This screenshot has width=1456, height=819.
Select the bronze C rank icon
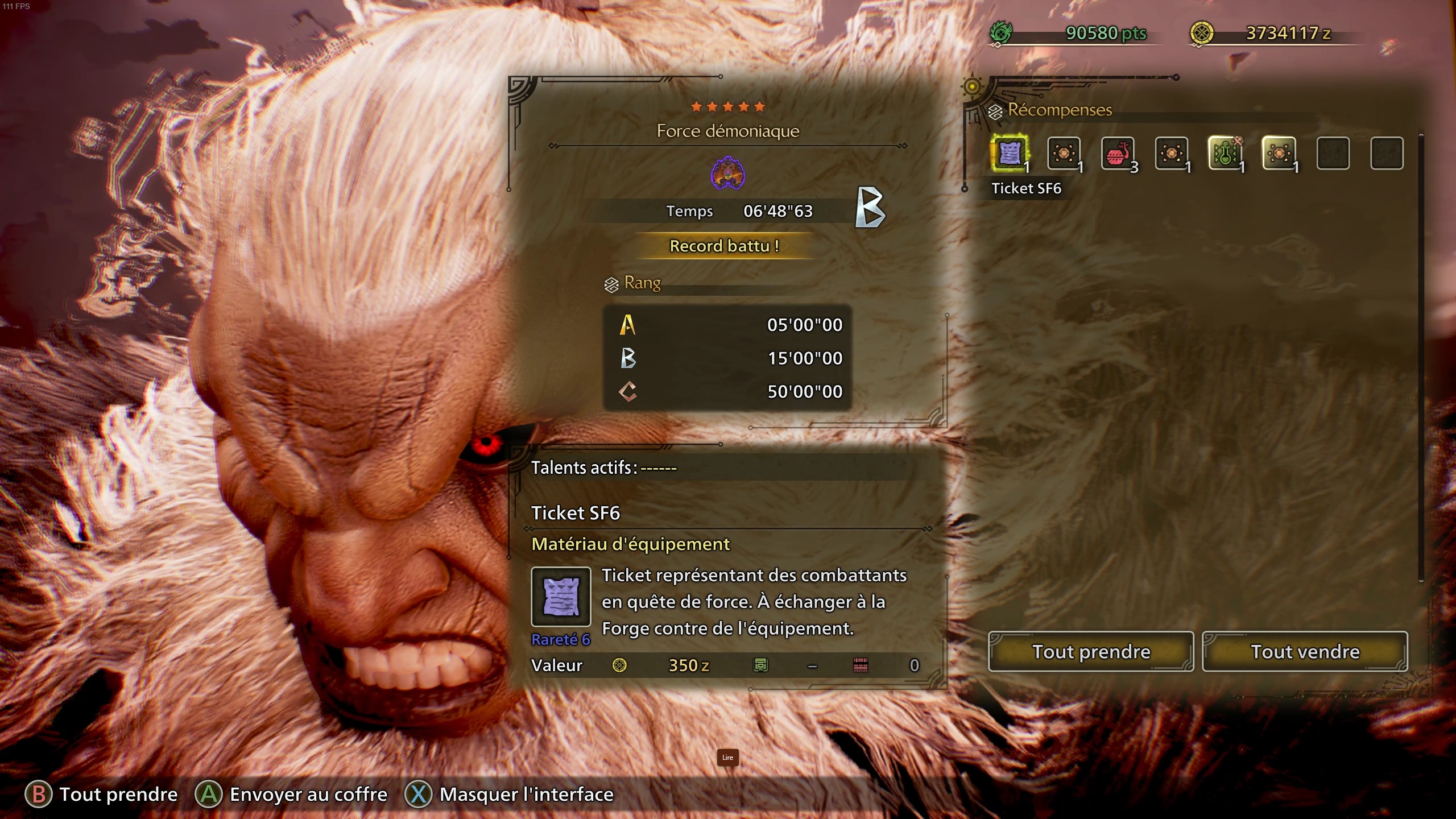click(628, 391)
